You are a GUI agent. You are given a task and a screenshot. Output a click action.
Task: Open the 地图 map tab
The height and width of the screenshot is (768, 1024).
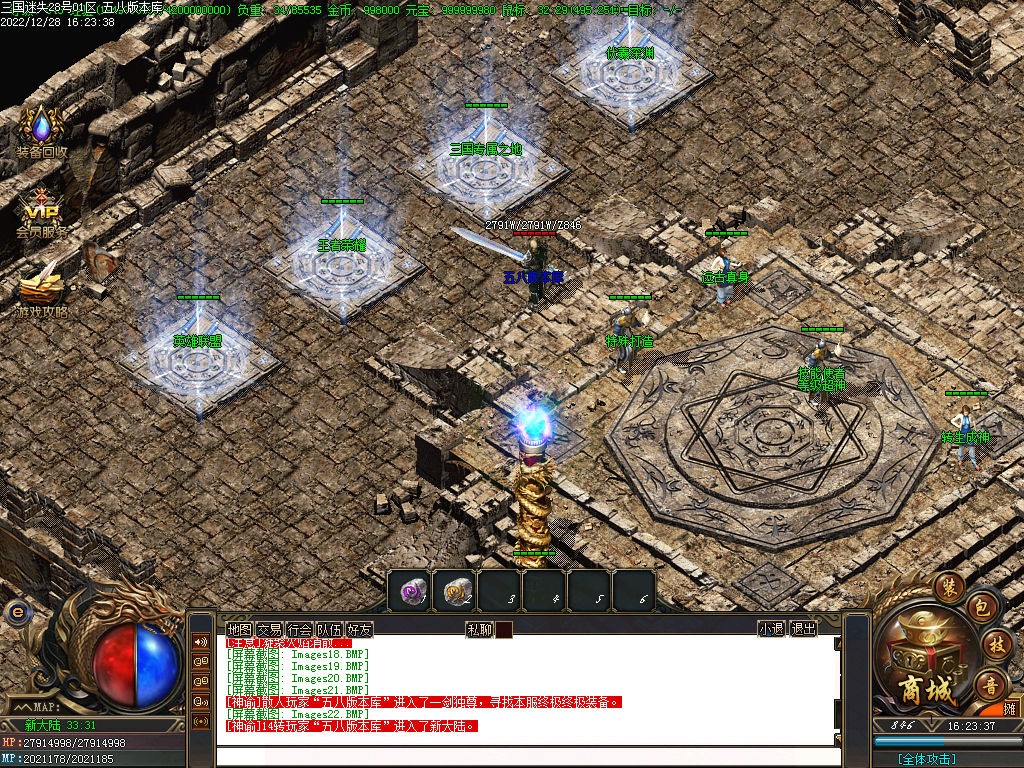(239, 629)
